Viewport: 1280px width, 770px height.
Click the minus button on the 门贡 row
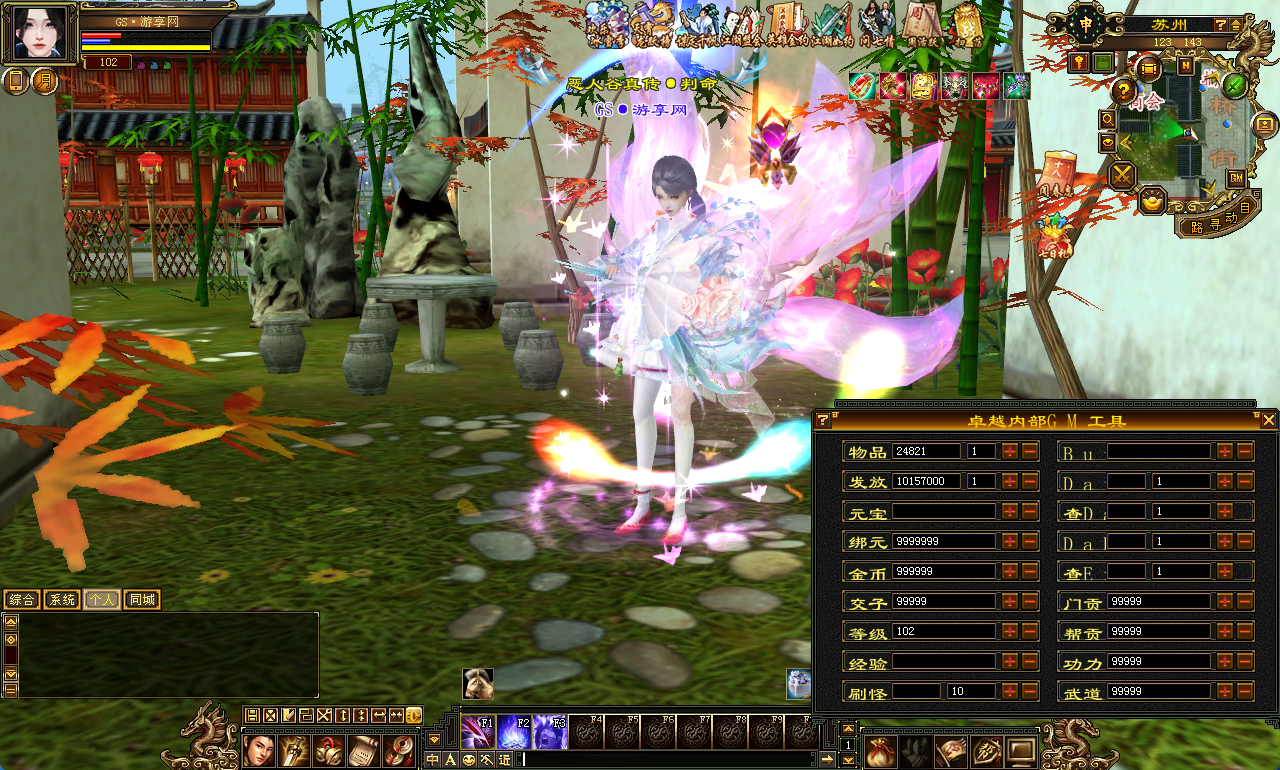point(1244,602)
